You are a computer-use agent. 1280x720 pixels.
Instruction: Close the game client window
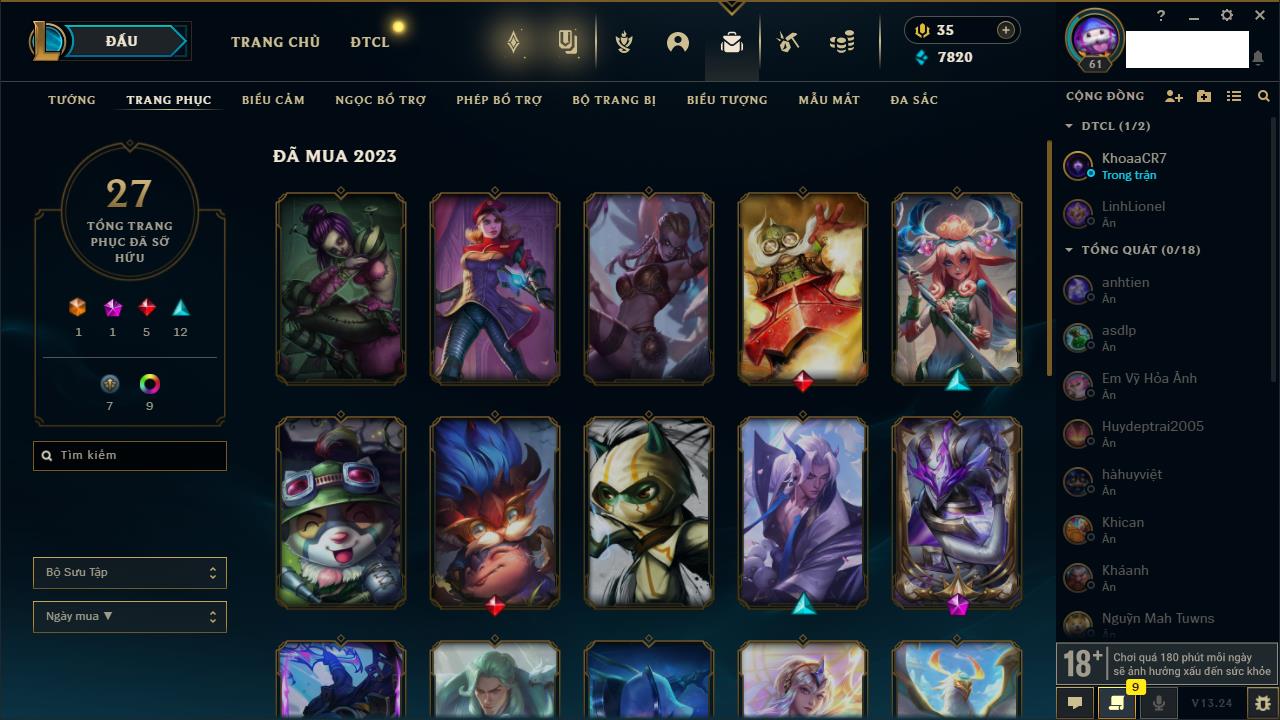(1260, 16)
